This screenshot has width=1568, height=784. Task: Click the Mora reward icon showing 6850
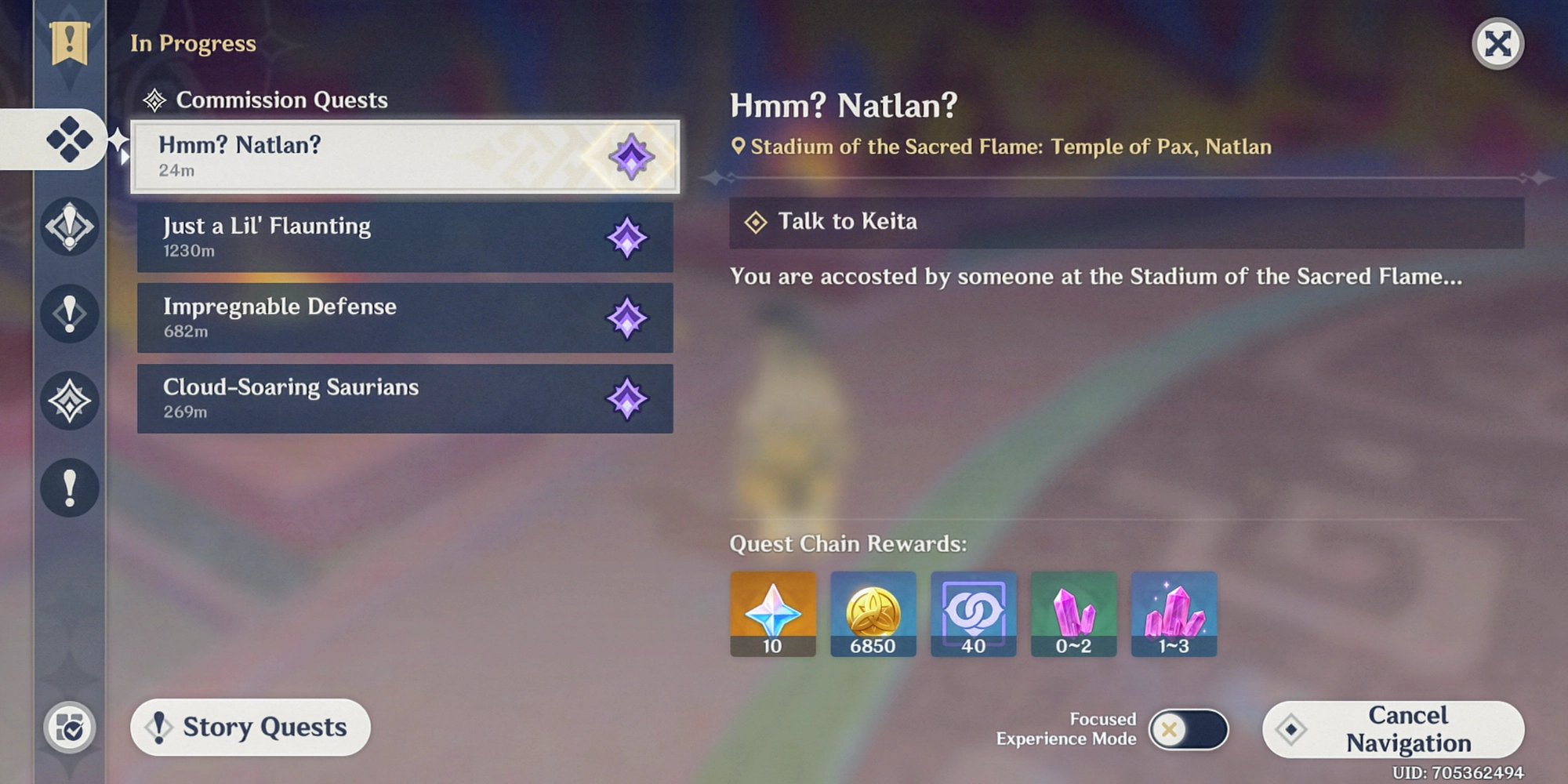point(873,614)
